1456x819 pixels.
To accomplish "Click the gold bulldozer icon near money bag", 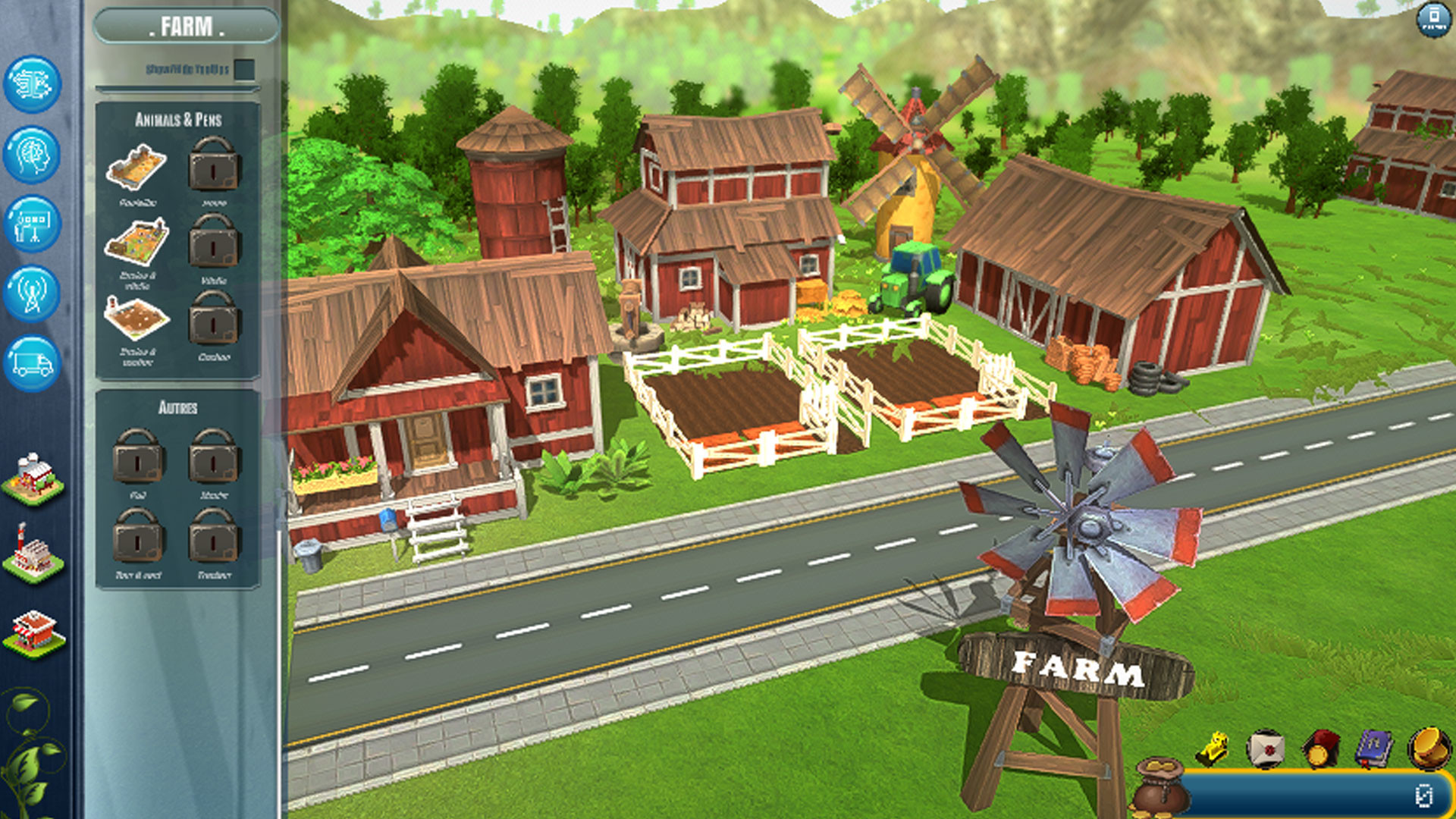I will click(1212, 748).
